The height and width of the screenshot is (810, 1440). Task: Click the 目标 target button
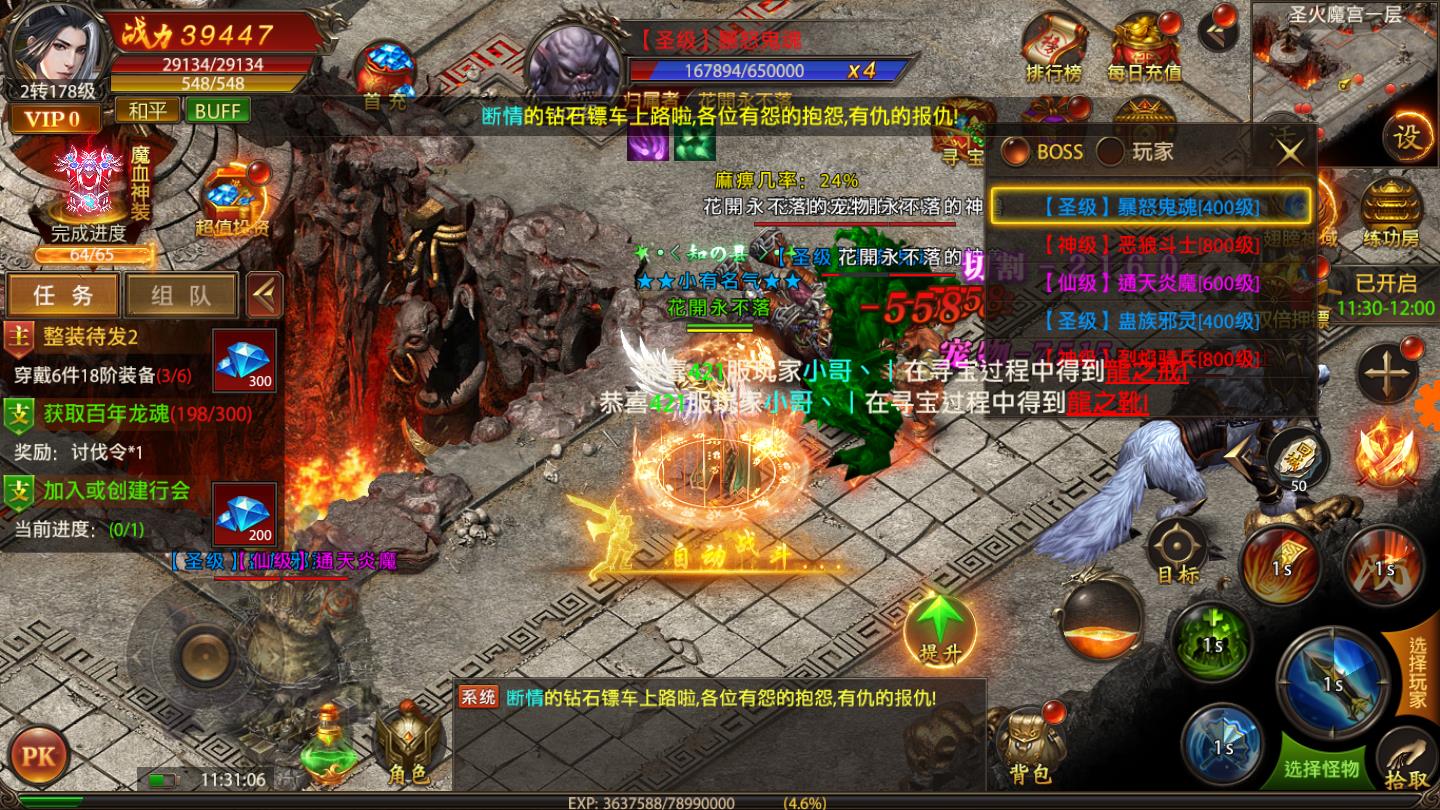(x=1177, y=550)
